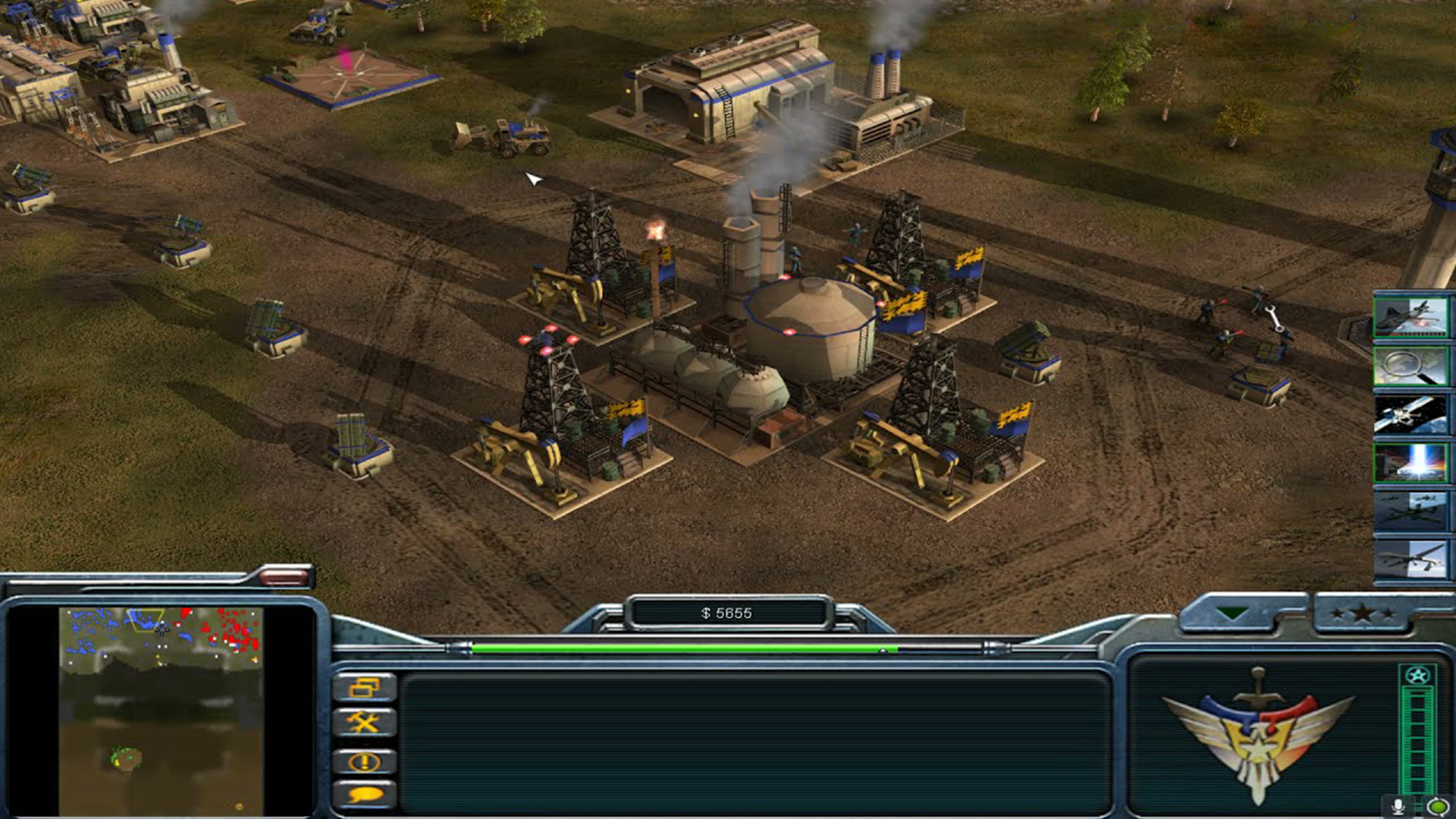Click the red idle worker button
Screen dimensions: 1456x819
coord(283,578)
